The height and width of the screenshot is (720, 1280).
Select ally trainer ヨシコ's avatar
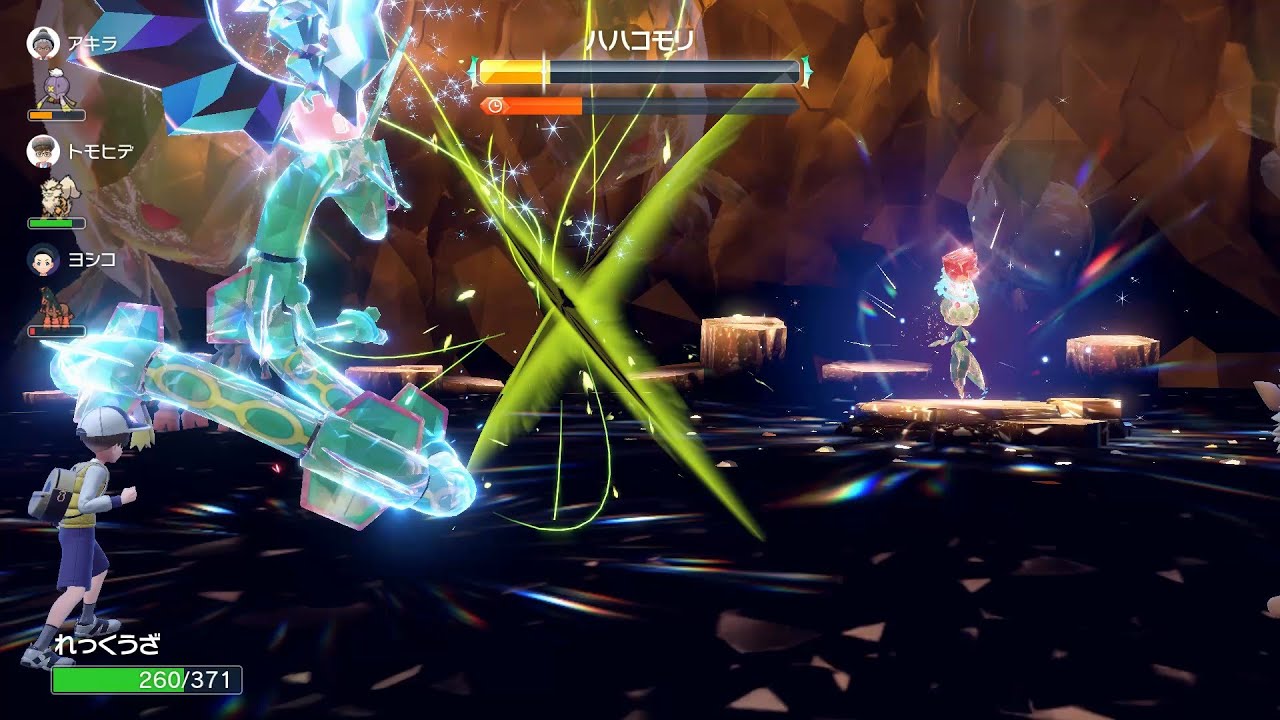[41, 259]
